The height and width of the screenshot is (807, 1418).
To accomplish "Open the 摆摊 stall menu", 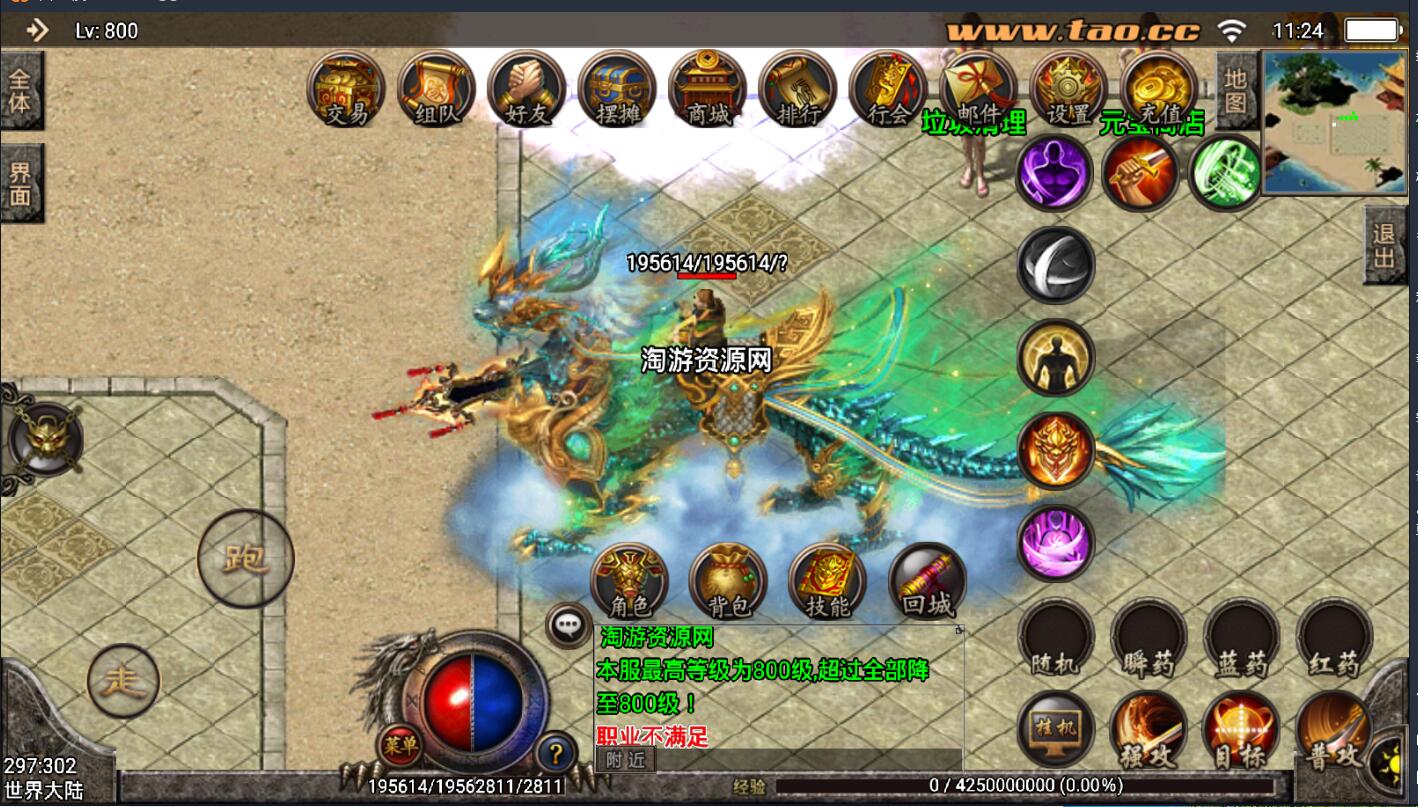I will click(616, 88).
